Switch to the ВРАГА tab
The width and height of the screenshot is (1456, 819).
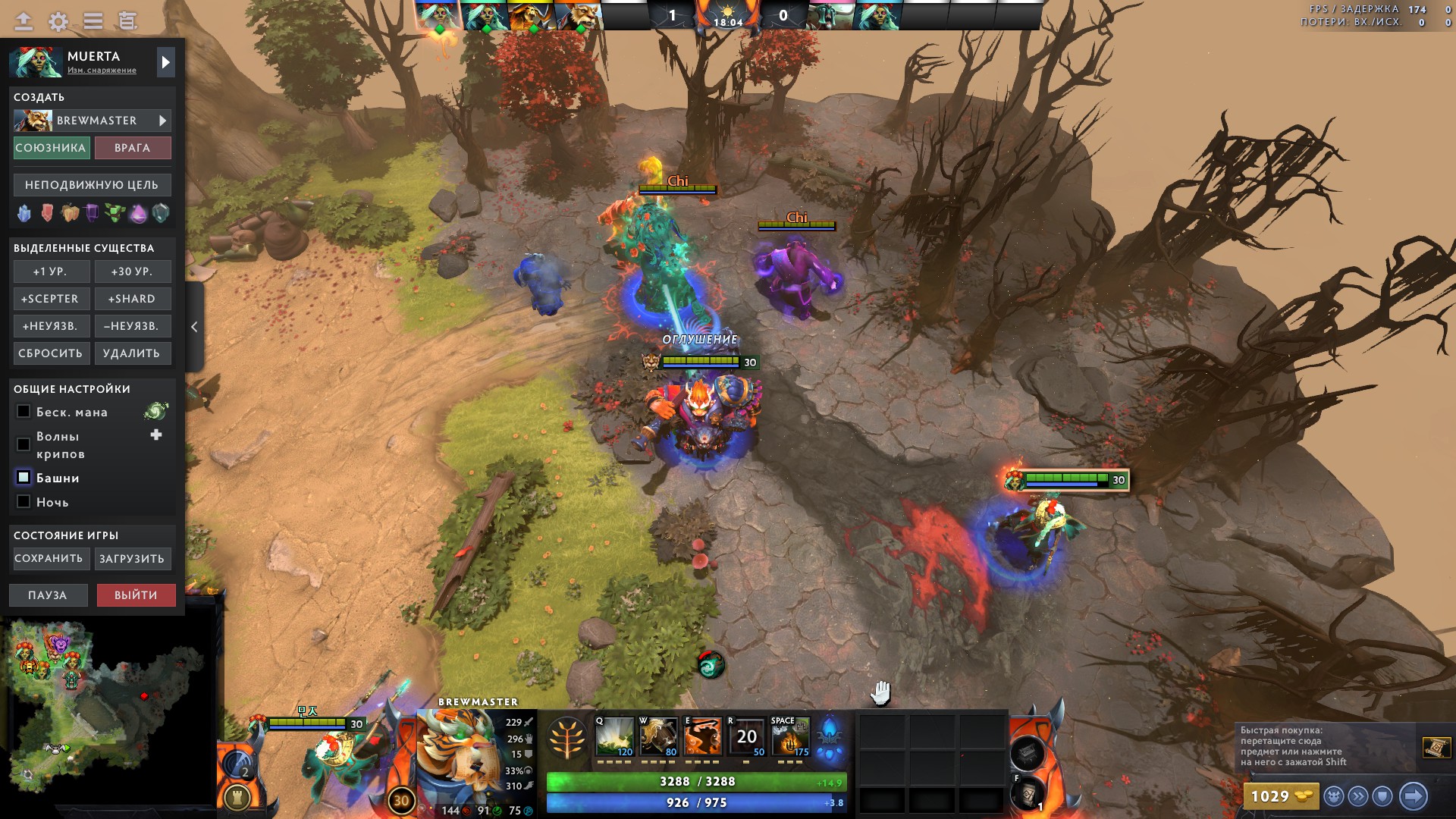[133, 148]
